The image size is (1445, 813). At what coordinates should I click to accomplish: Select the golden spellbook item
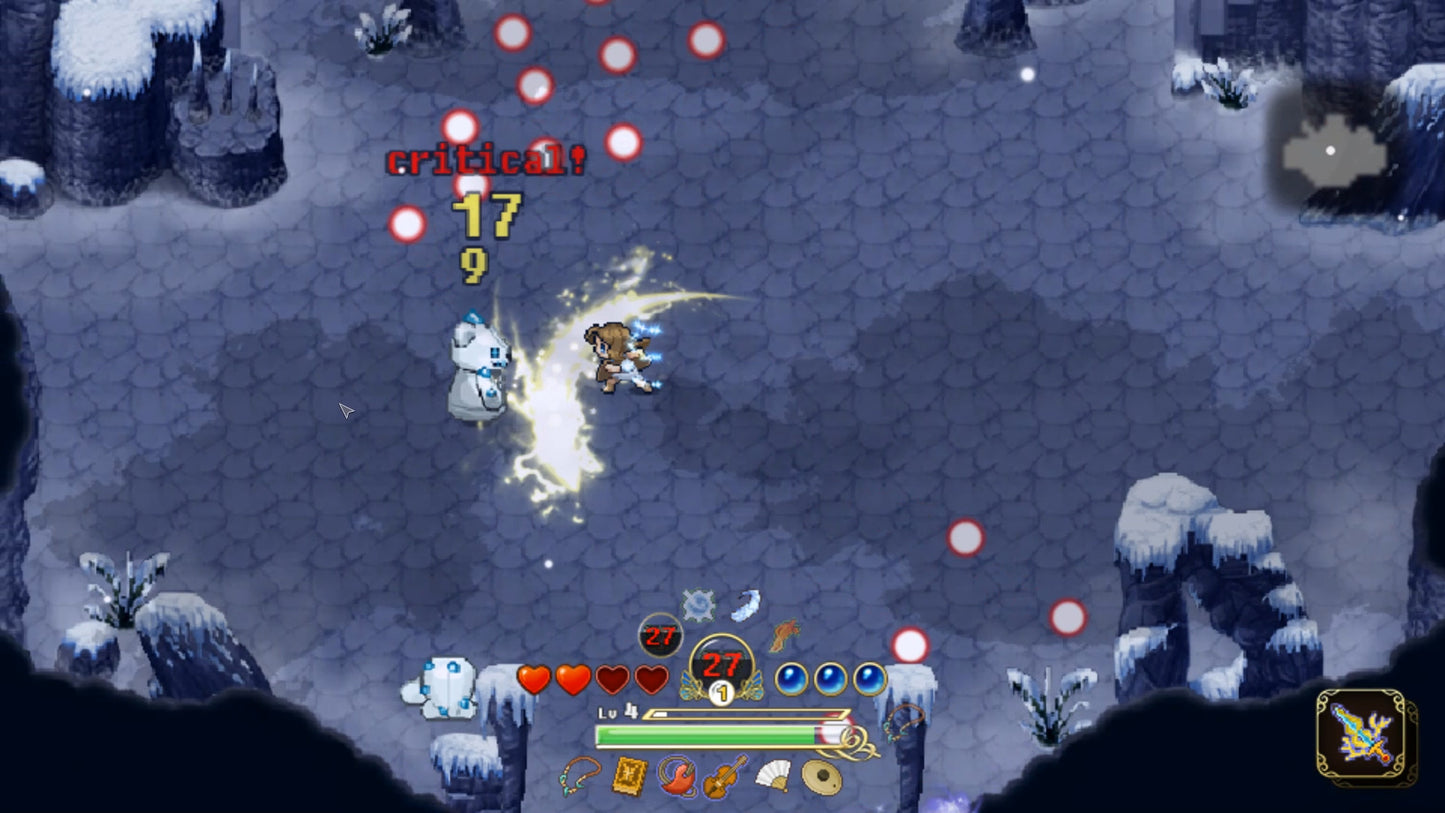pos(630,775)
